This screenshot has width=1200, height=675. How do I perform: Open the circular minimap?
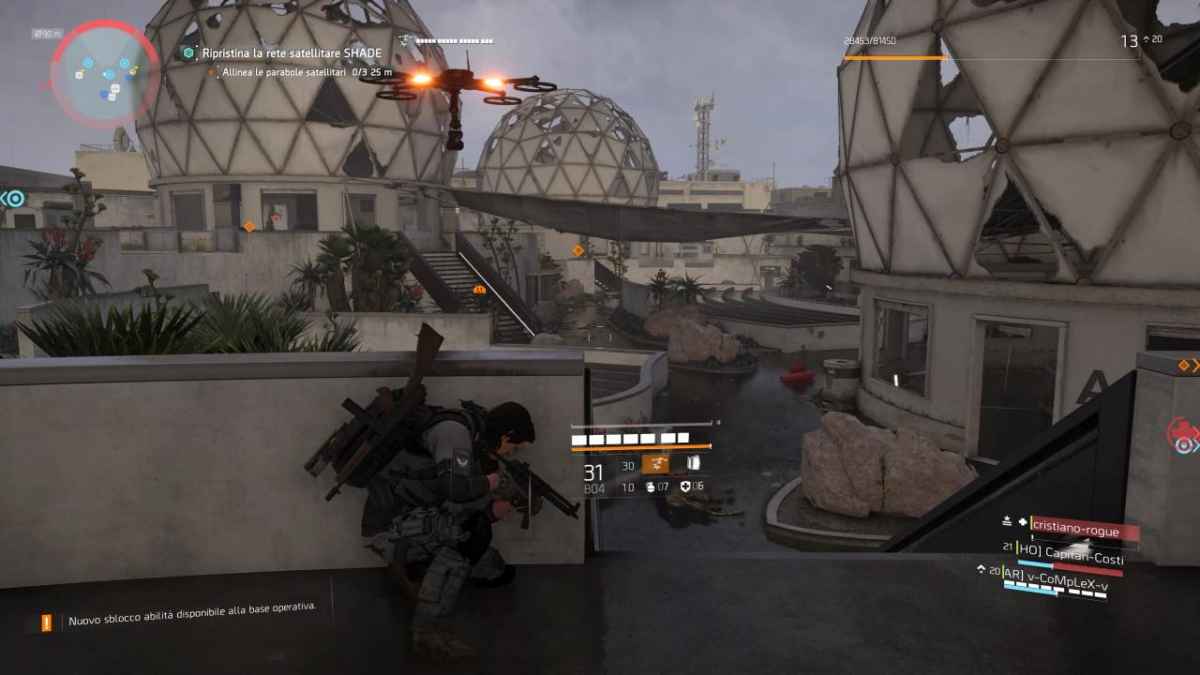104,72
